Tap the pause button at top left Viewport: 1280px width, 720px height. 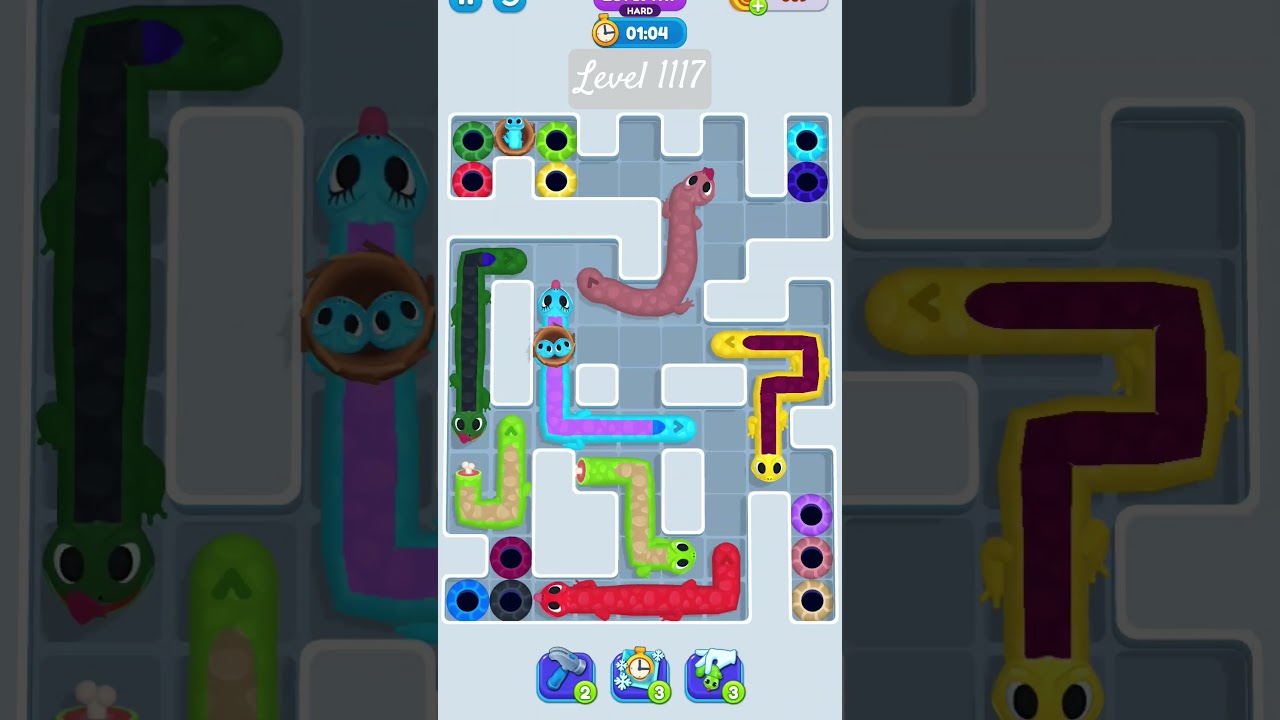pos(466,4)
